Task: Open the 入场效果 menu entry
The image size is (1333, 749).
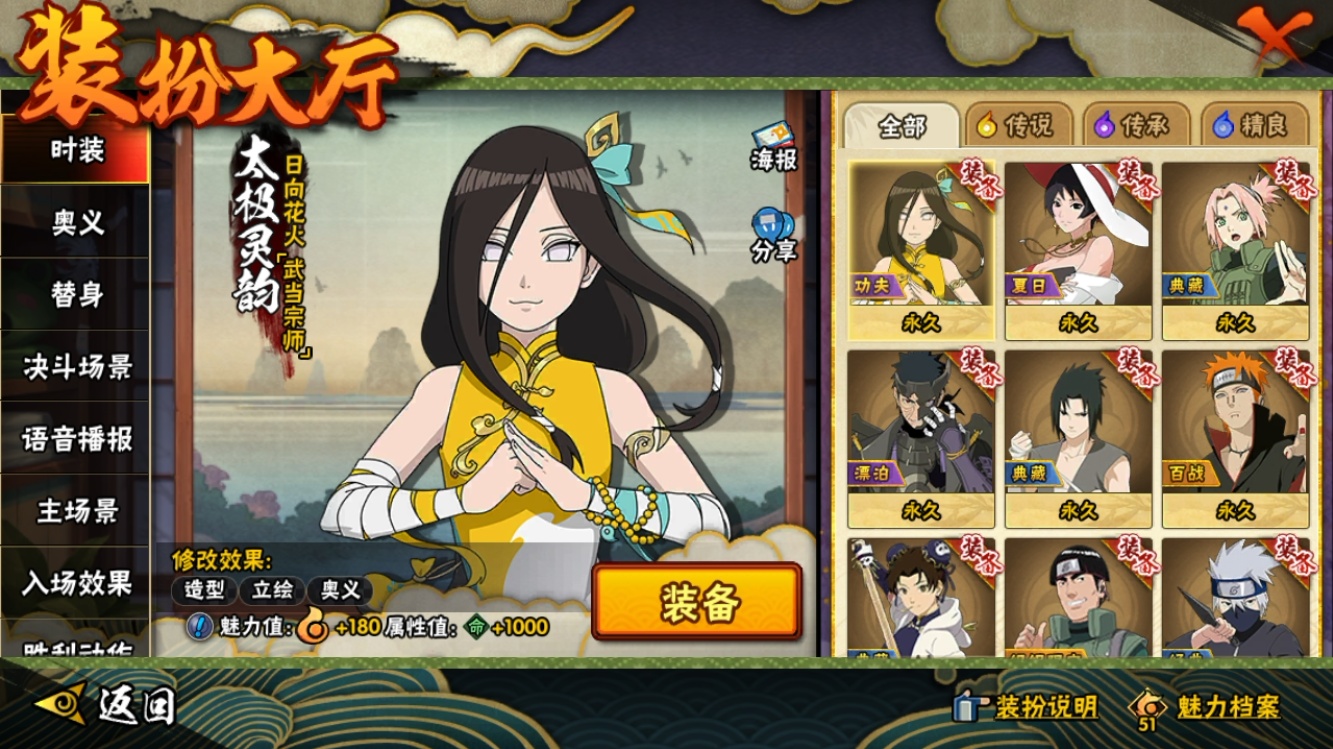Action: coord(76,582)
